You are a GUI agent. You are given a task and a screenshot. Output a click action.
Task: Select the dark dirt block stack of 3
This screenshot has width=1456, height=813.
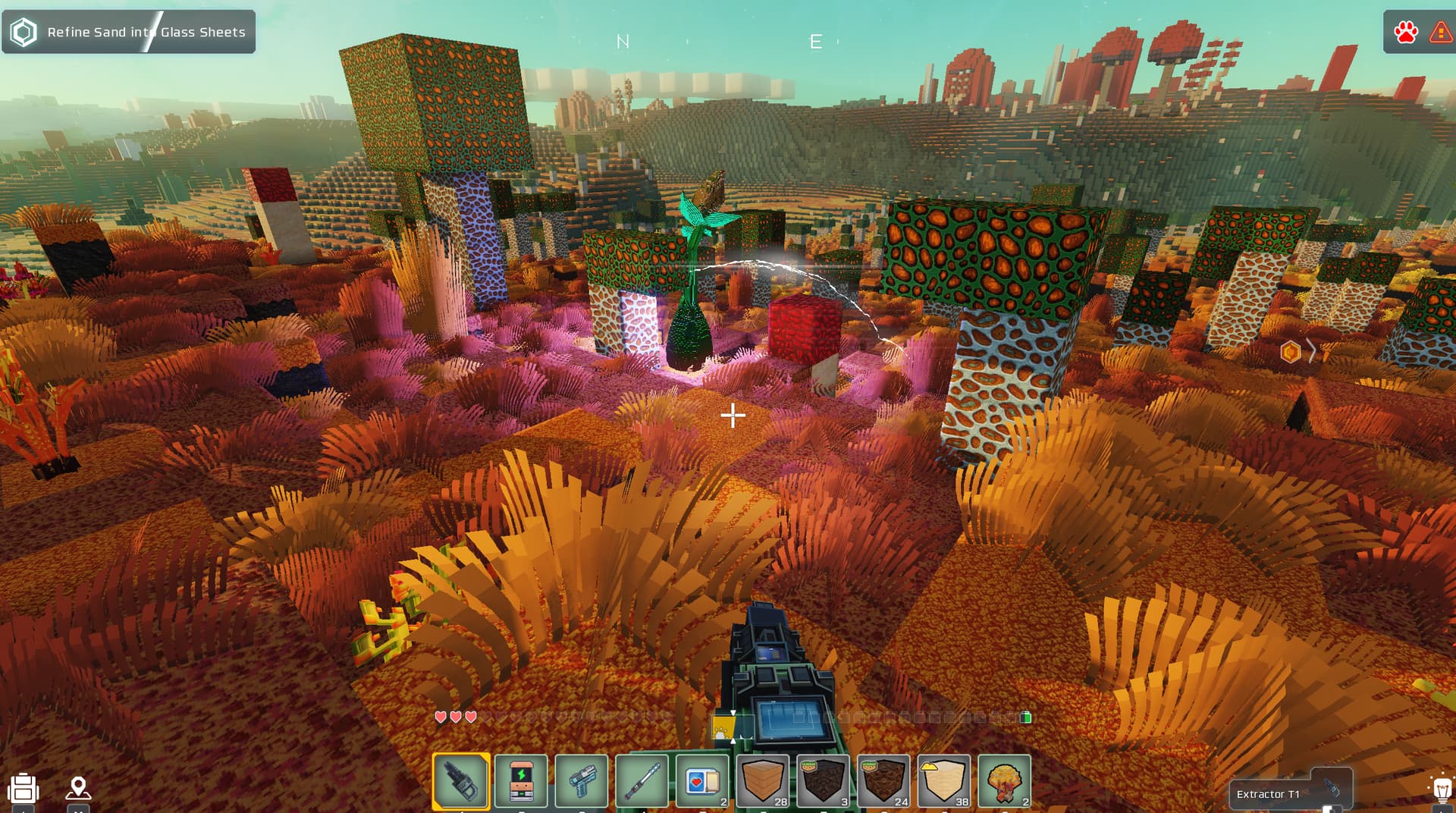823,780
